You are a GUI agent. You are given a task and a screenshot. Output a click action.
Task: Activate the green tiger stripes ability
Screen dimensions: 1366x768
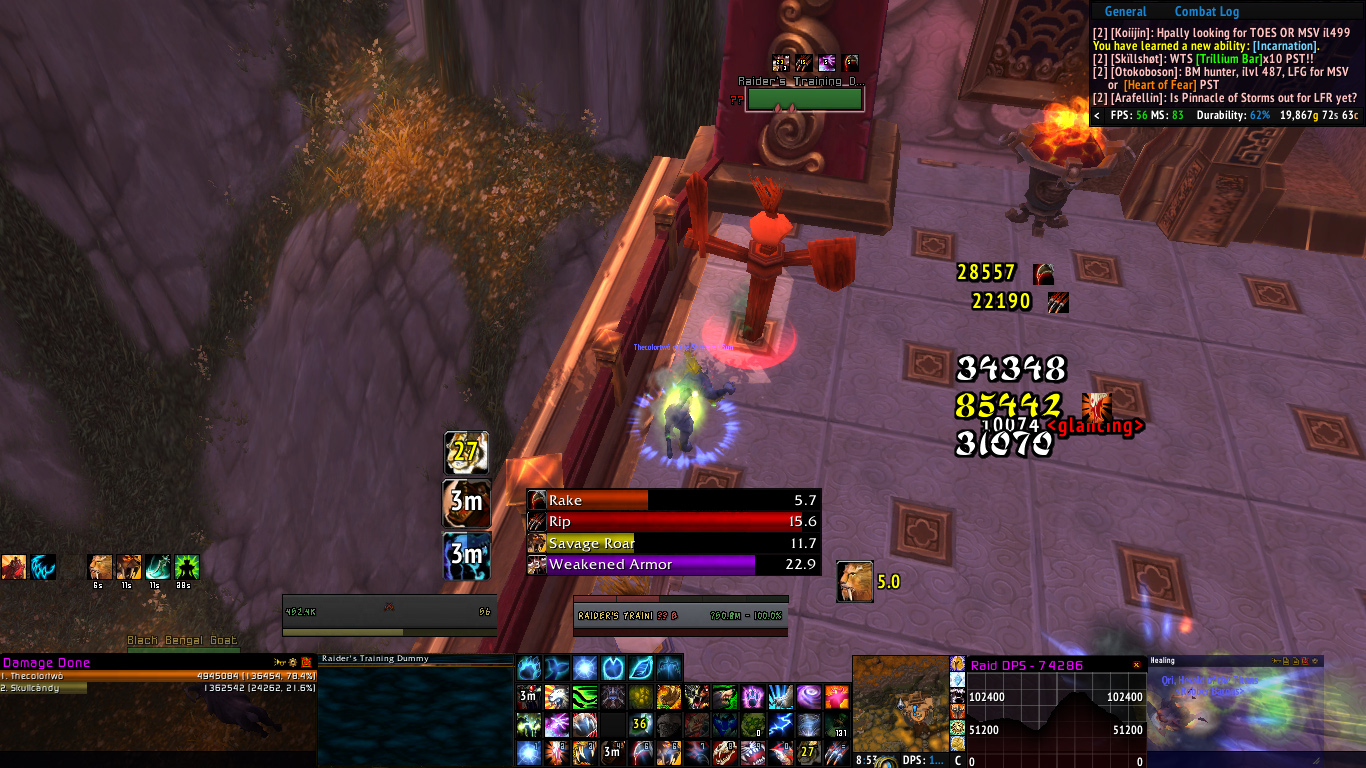coord(586,697)
